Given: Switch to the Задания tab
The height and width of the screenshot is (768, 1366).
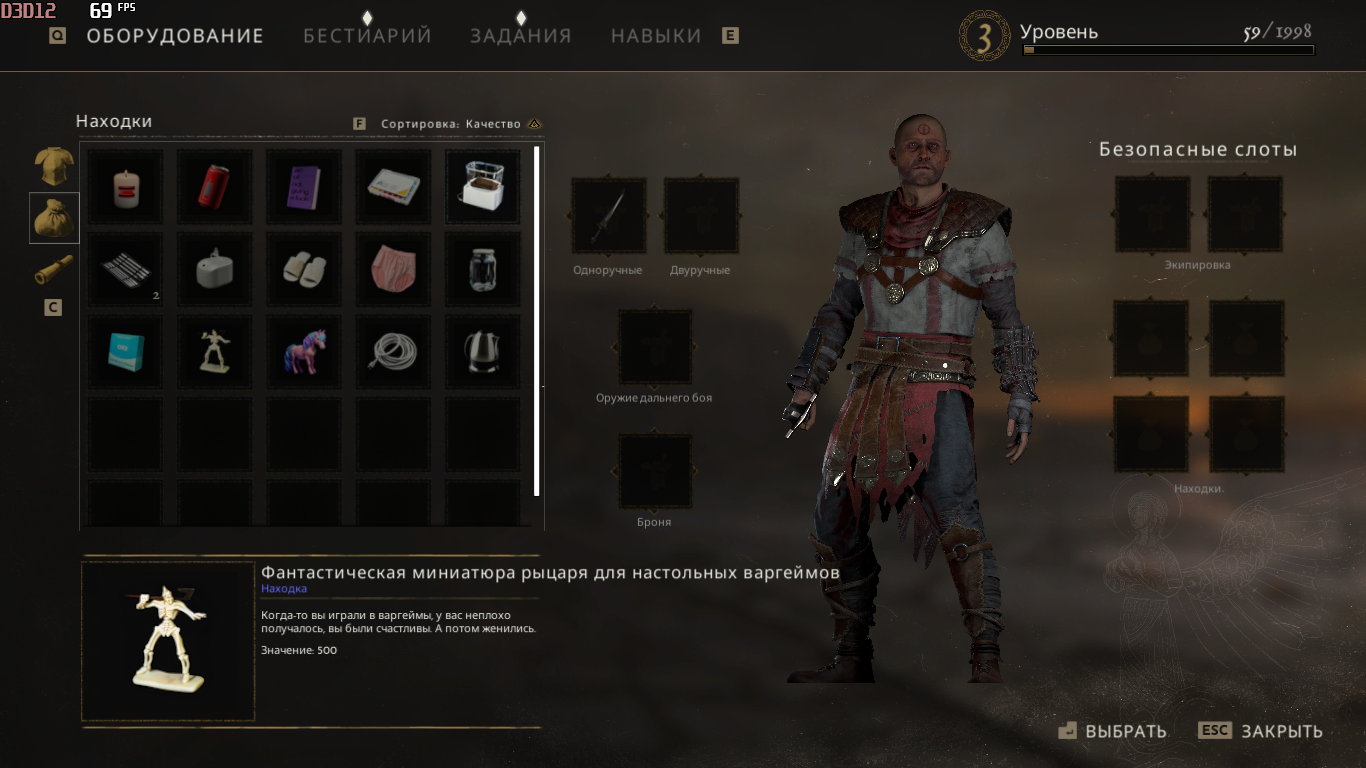Looking at the screenshot, I should 520,36.
